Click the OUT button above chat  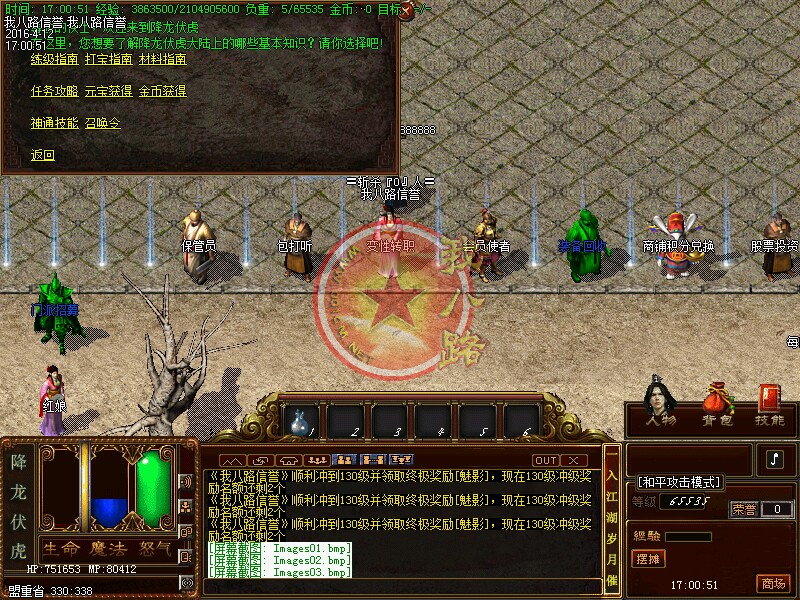click(545, 460)
